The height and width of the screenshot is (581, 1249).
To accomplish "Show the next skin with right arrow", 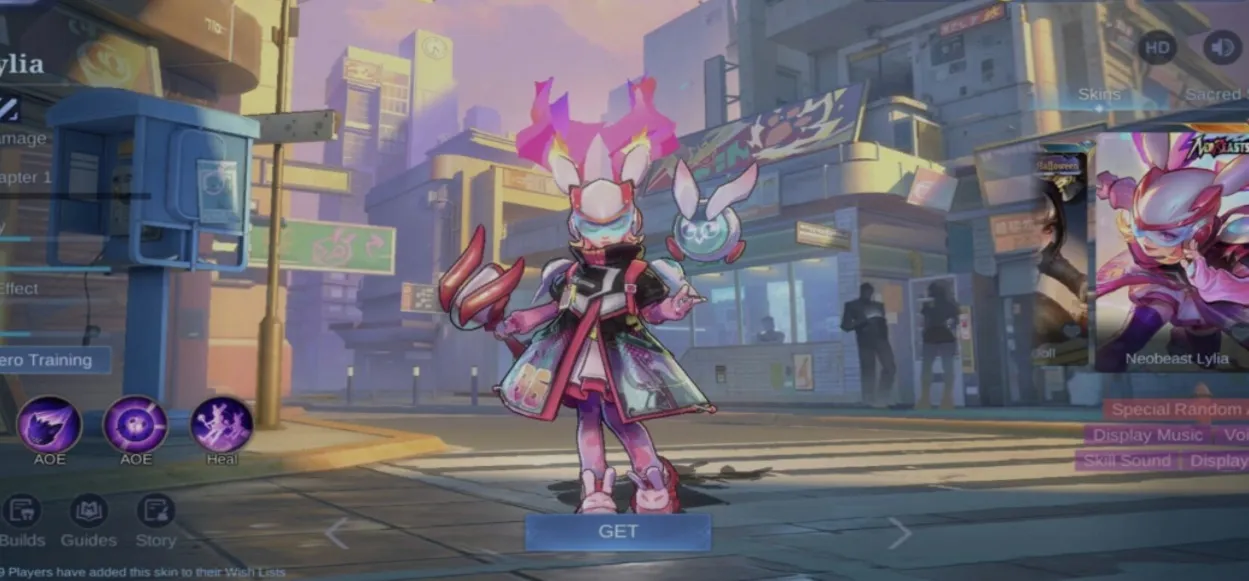I will click(x=899, y=533).
